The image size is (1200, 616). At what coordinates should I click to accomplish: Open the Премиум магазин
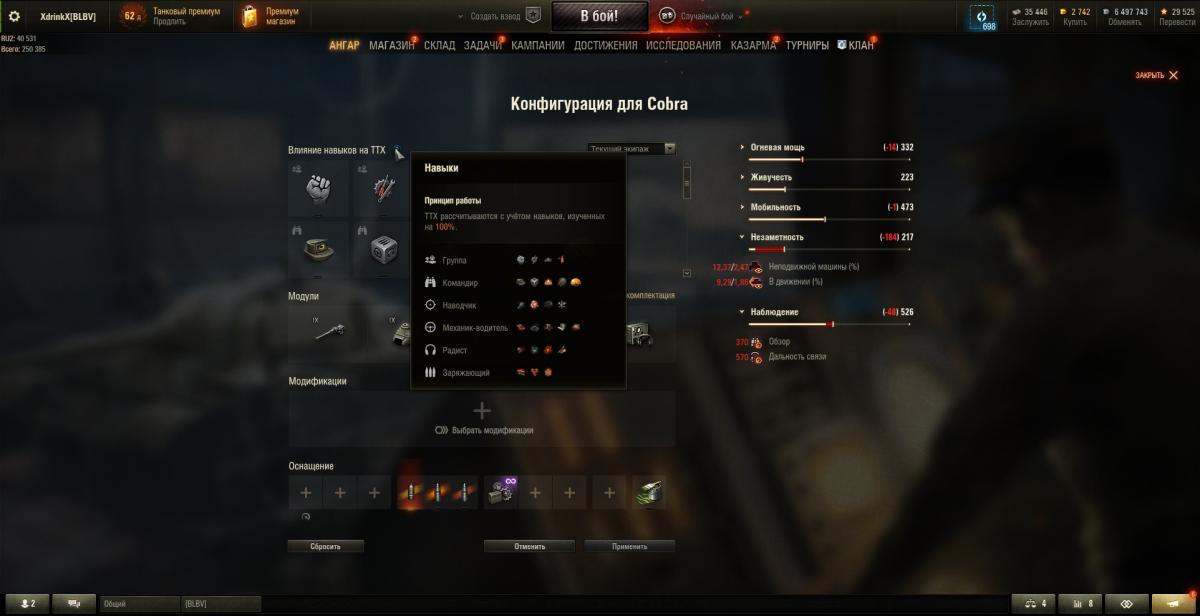click(x=268, y=16)
